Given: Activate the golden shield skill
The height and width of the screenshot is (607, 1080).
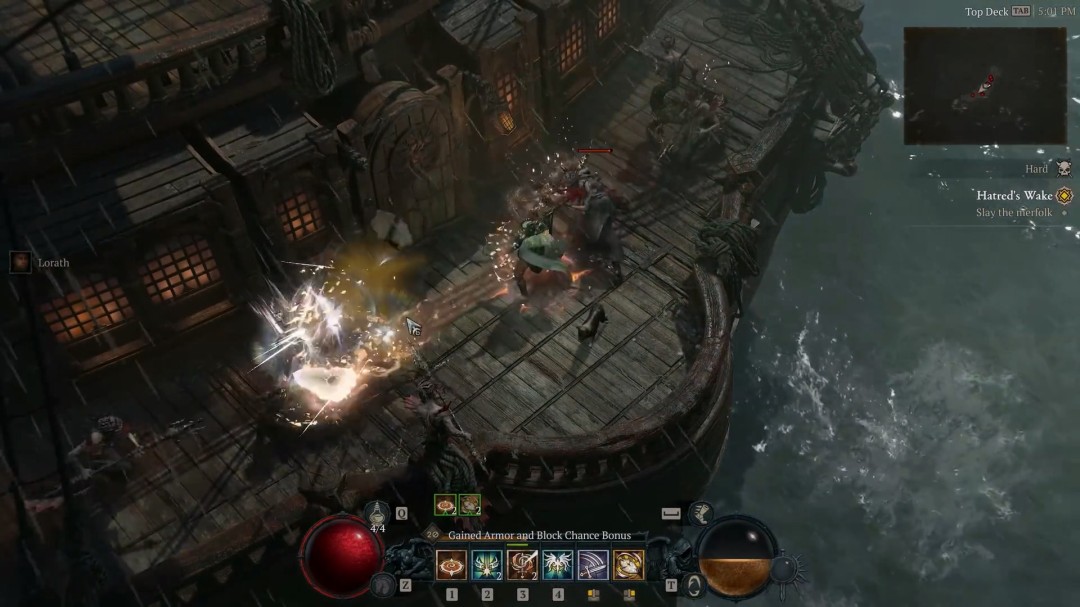Looking at the screenshot, I should point(628,565).
